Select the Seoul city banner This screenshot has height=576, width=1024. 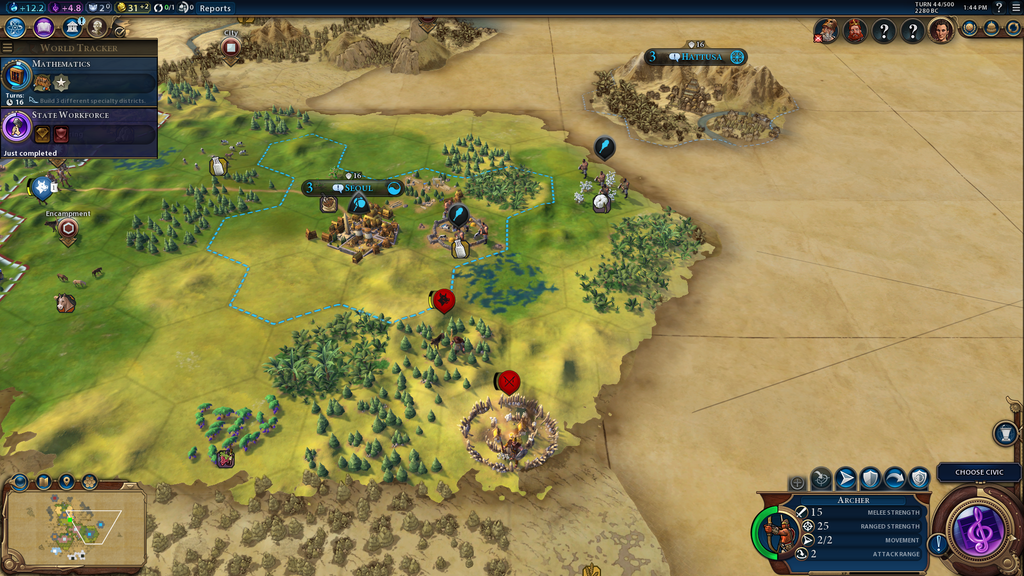coord(353,188)
